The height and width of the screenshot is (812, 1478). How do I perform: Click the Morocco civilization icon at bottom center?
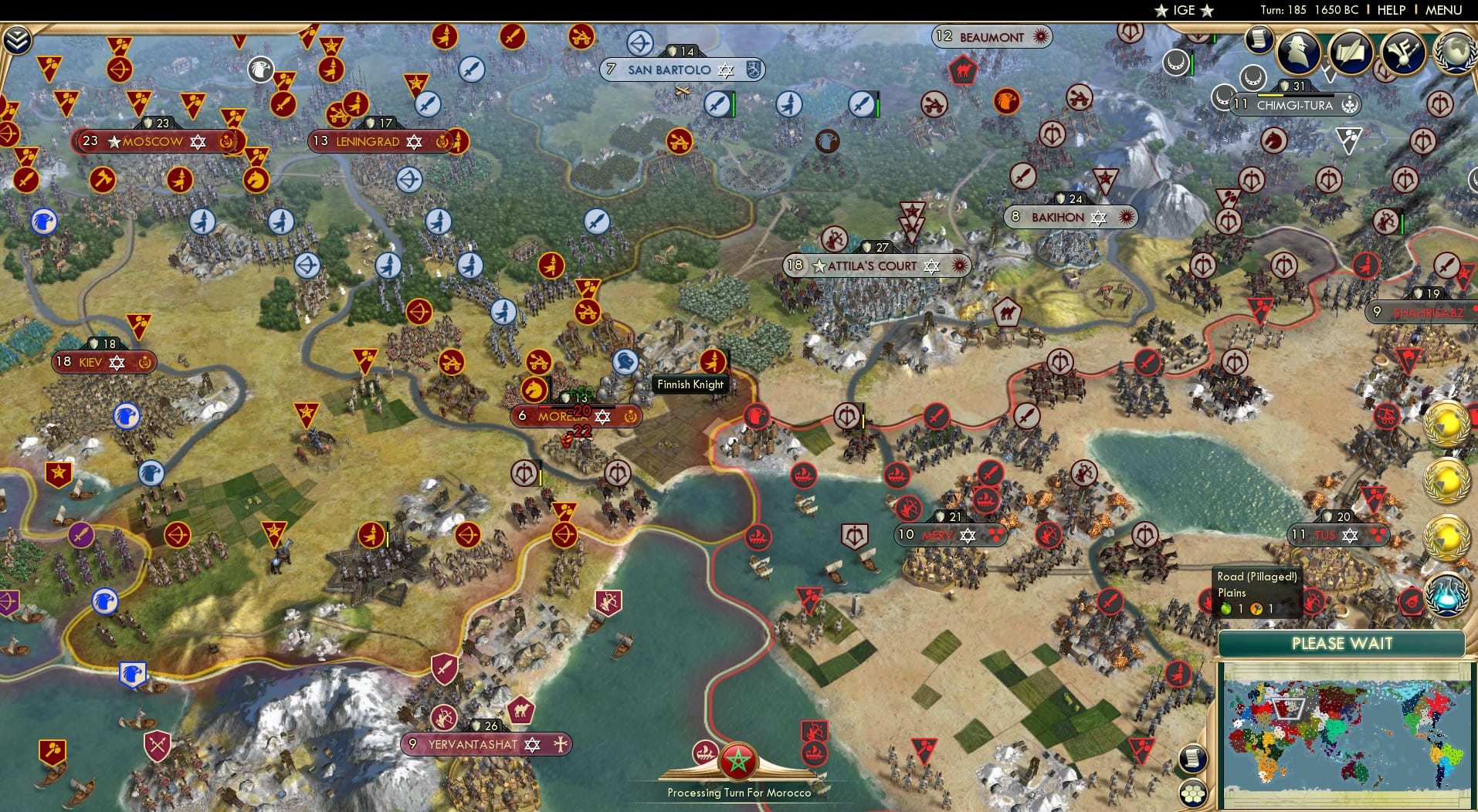(739, 761)
